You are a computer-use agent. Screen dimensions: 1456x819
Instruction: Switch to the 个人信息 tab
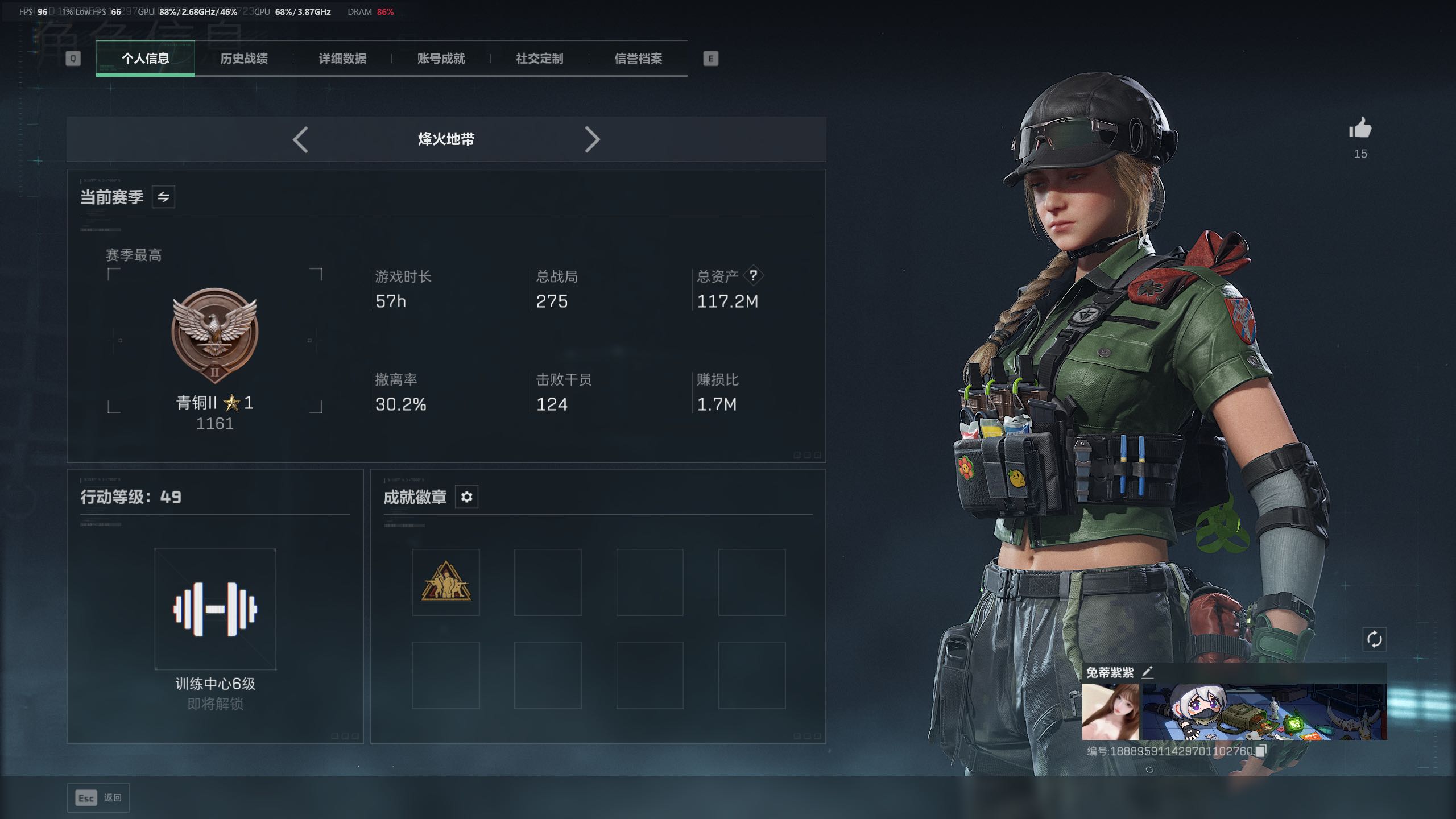pyautogui.click(x=145, y=59)
